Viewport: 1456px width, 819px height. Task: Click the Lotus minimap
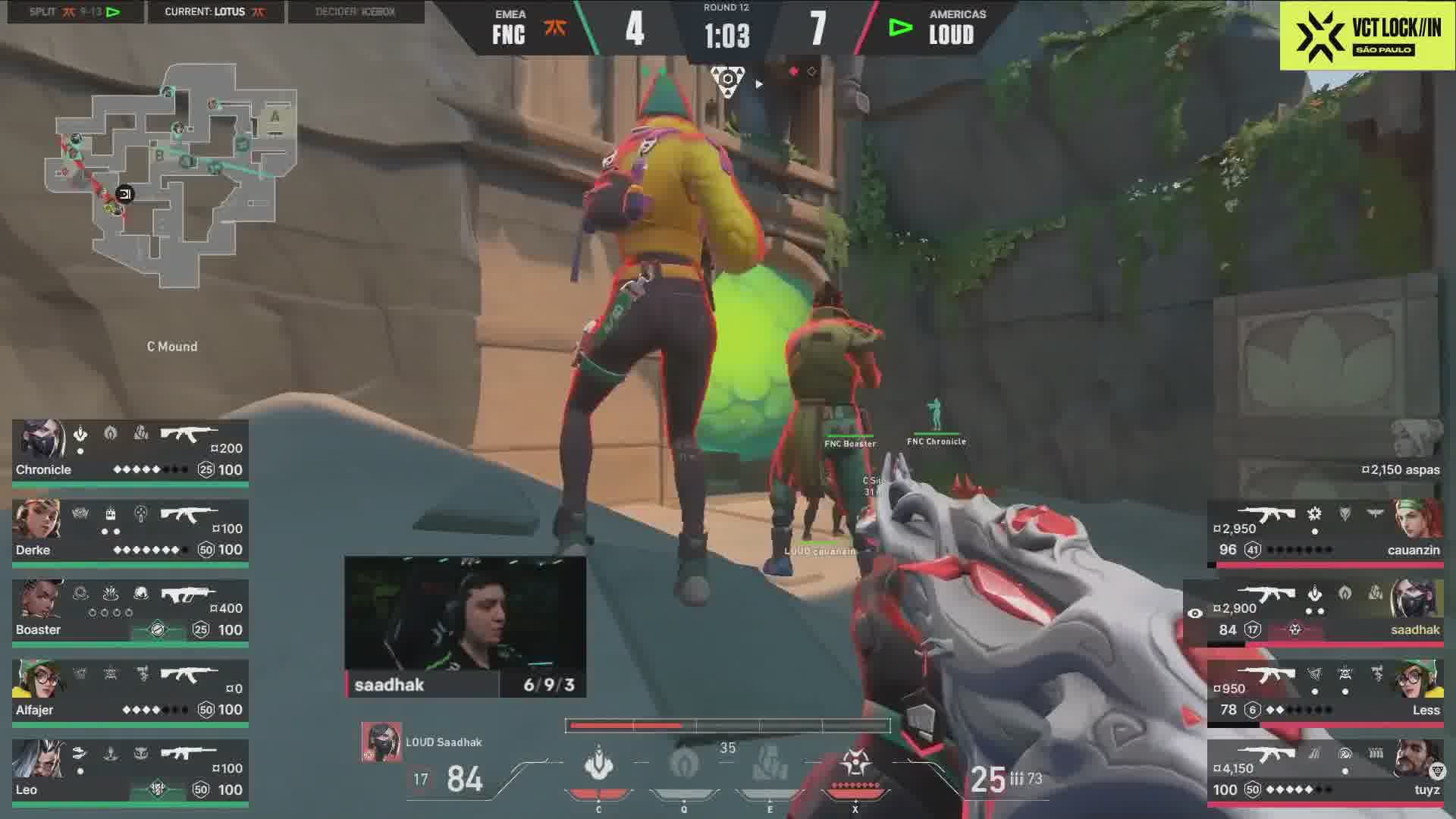(171, 176)
